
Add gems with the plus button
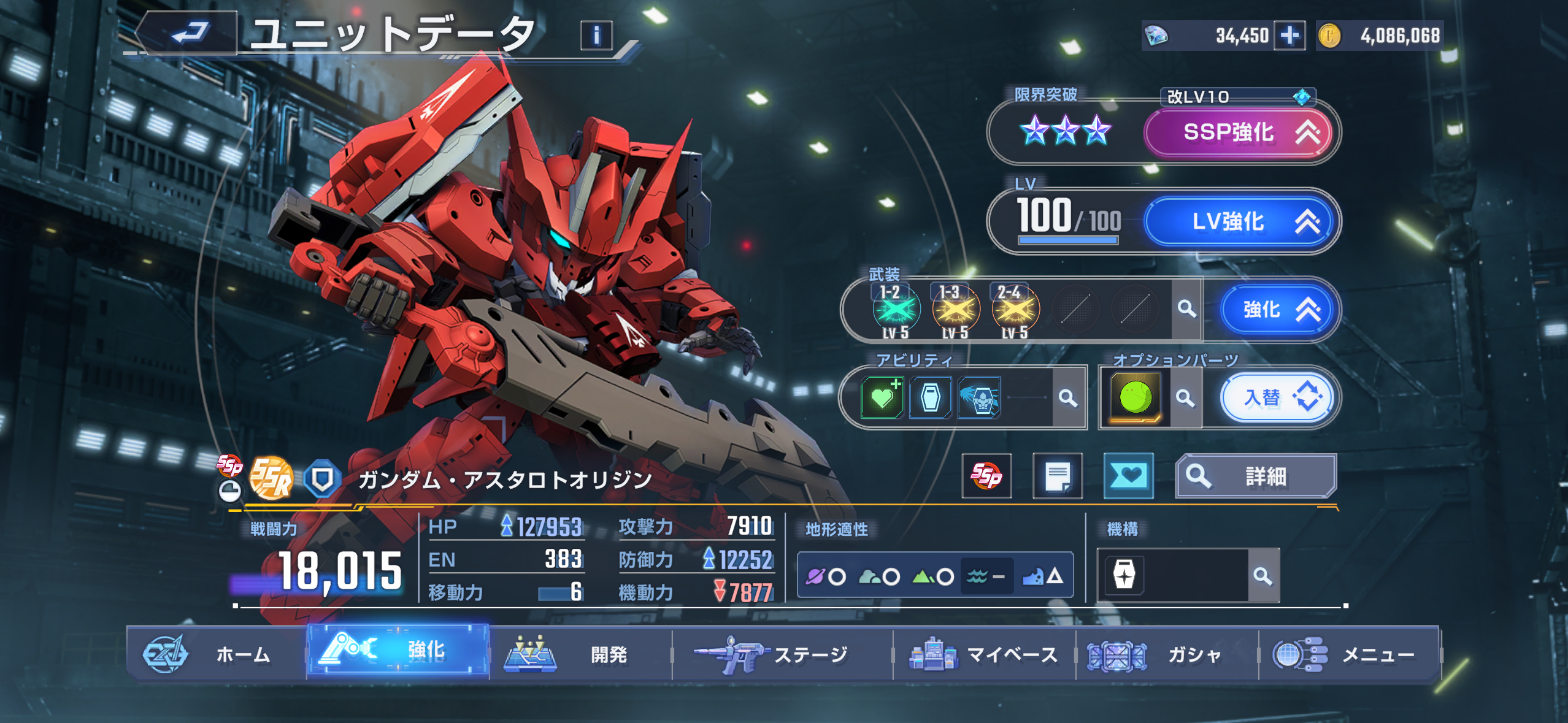1289,36
